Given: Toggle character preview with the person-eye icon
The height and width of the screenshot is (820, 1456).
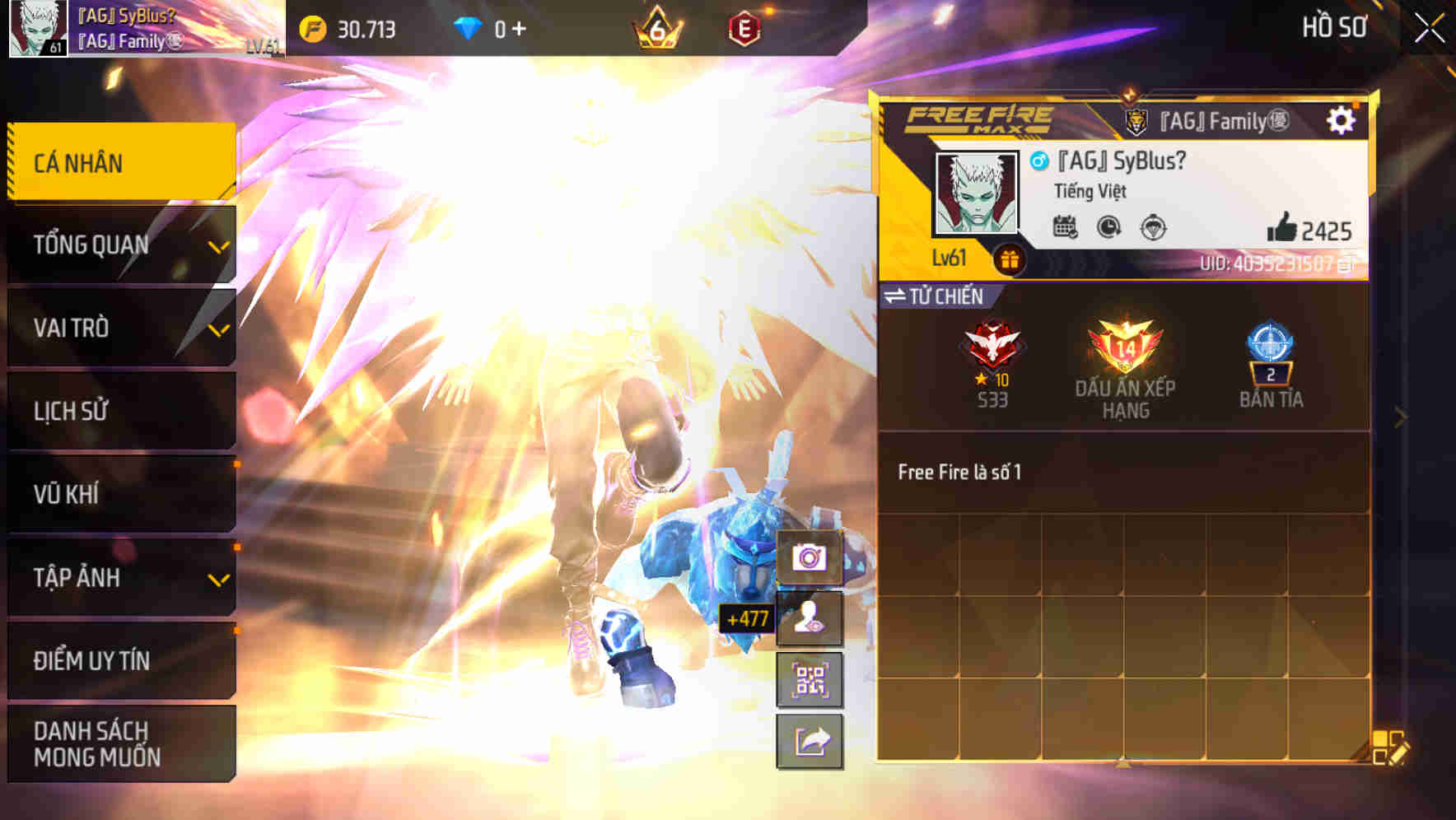Looking at the screenshot, I should tap(810, 615).
